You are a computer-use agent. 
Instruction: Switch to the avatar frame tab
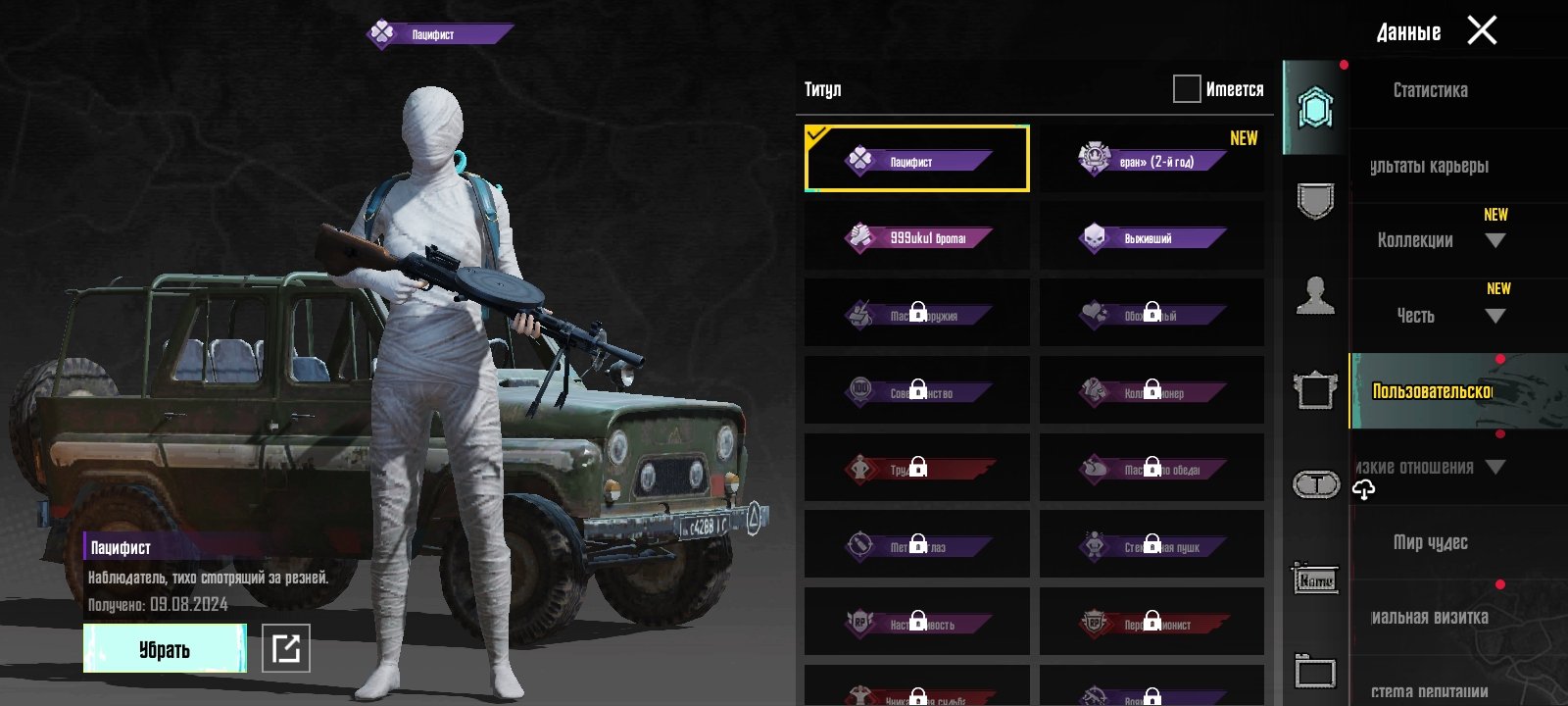point(1315,390)
